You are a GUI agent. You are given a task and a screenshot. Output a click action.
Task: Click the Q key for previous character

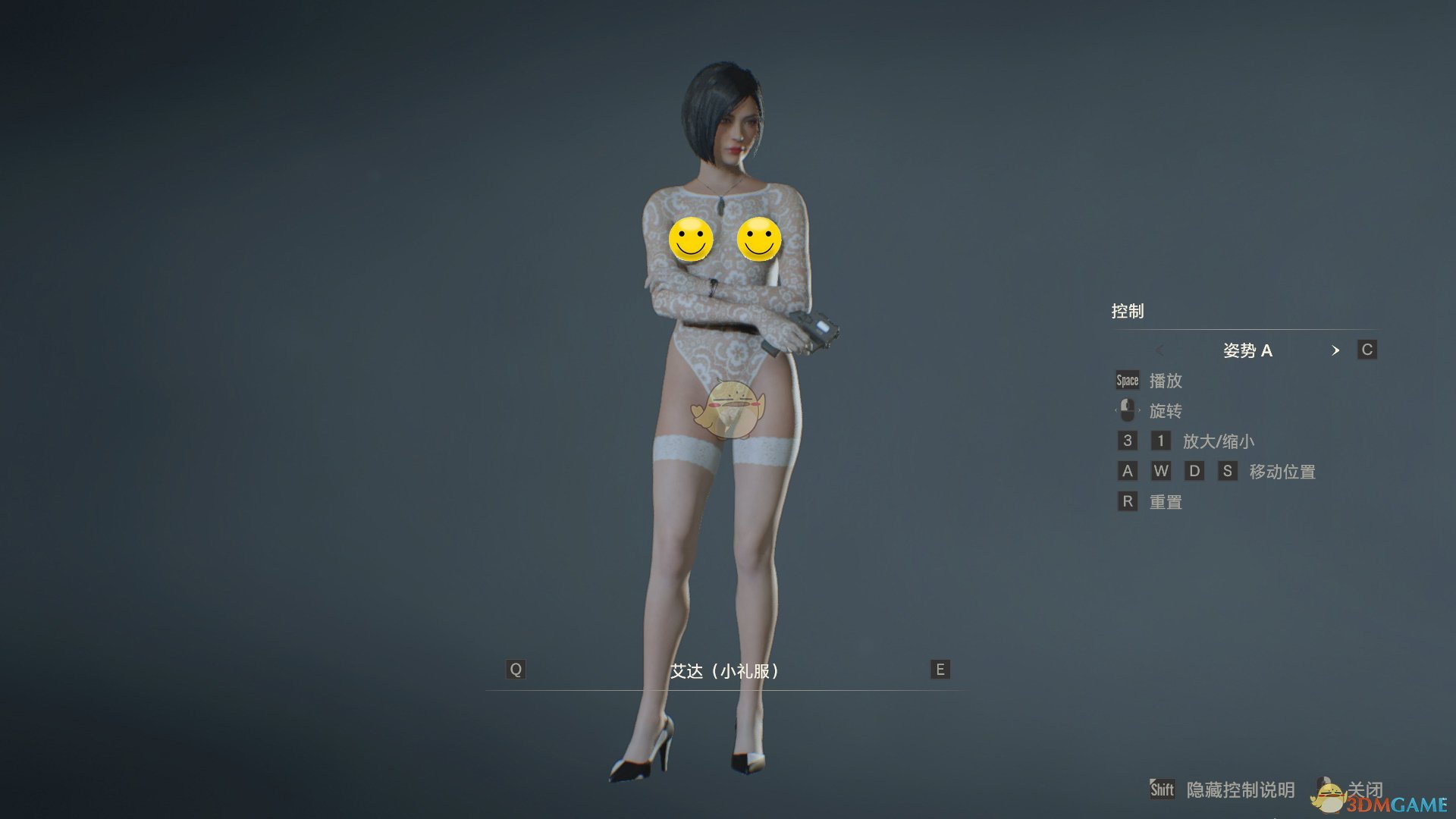pyautogui.click(x=516, y=669)
